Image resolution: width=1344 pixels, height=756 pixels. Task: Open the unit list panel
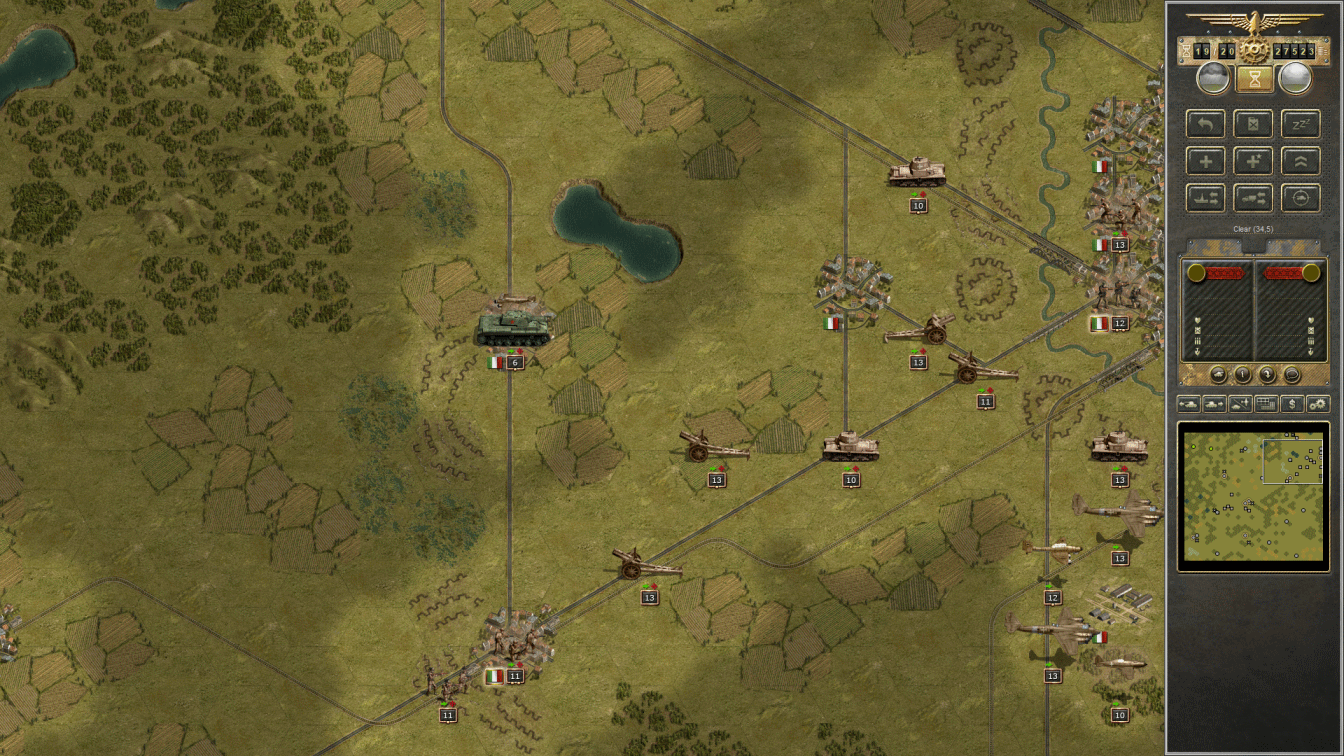1266,404
